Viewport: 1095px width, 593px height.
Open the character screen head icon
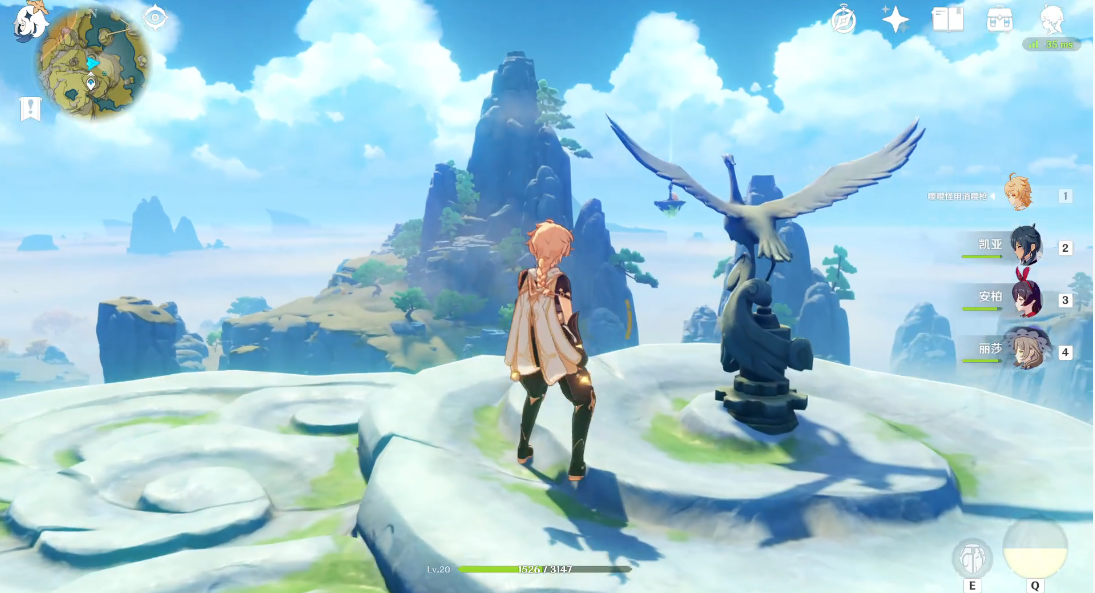pos(1051,19)
